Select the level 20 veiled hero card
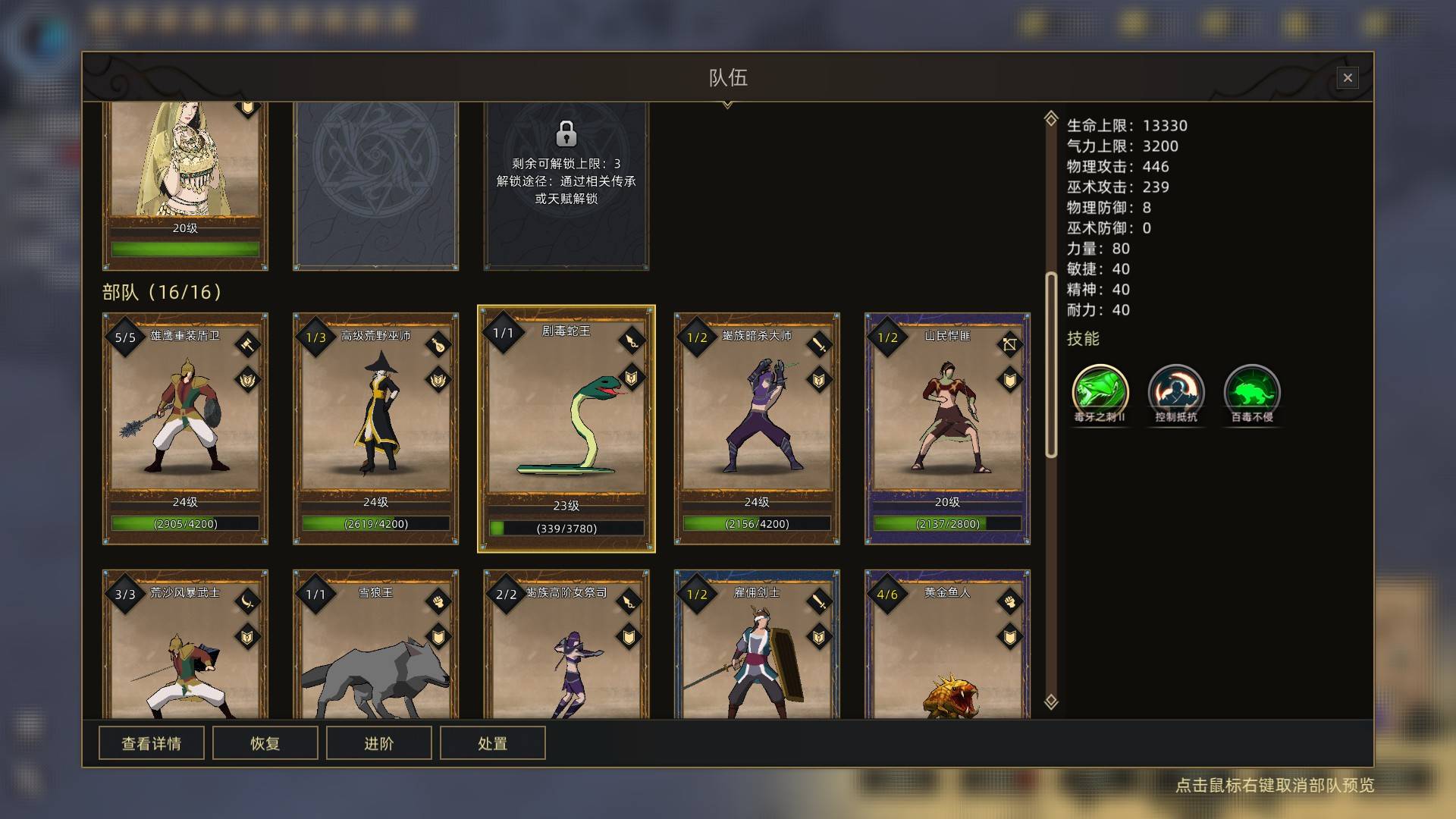Image resolution: width=1456 pixels, height=819 pixels. pos(185,182)
